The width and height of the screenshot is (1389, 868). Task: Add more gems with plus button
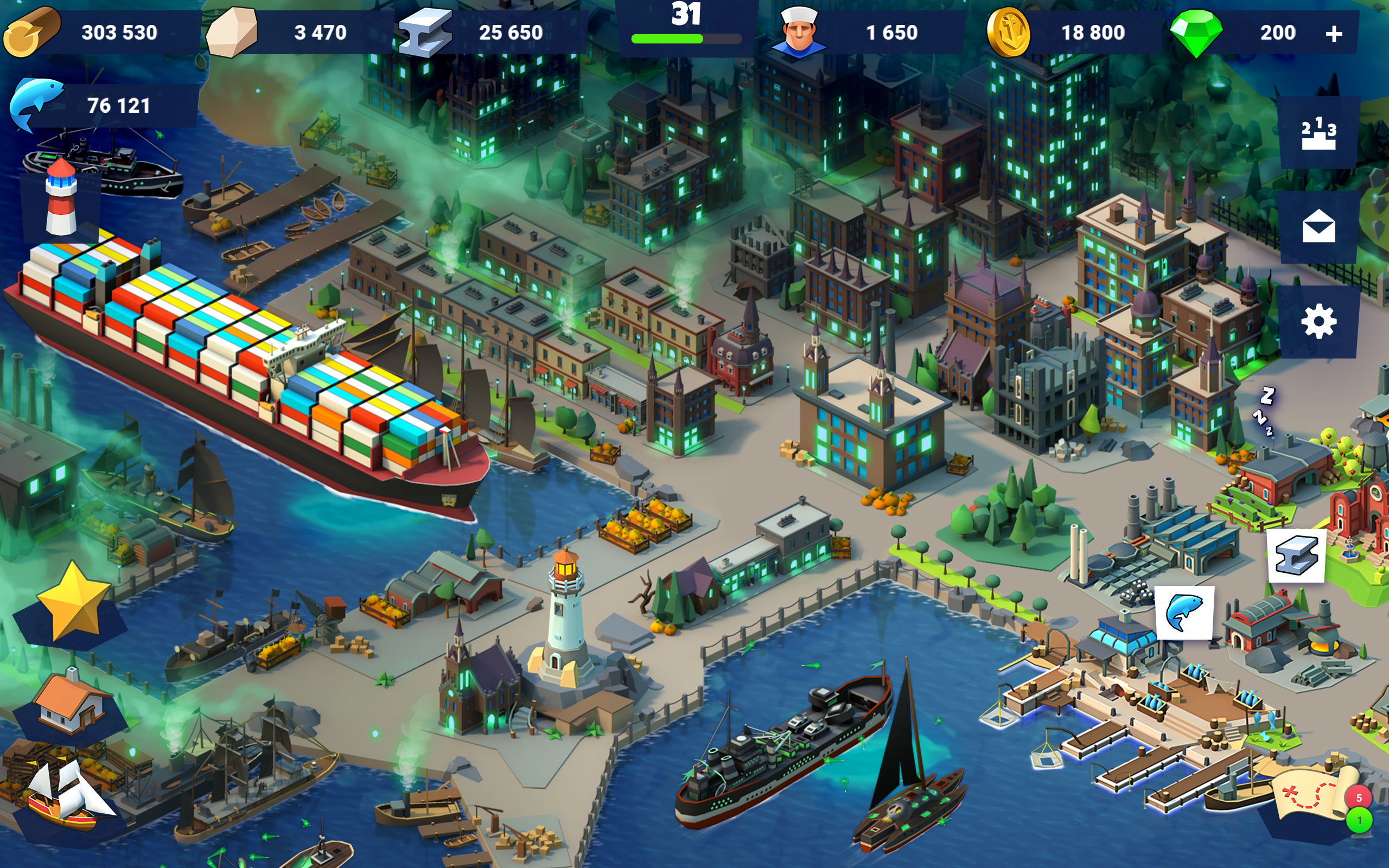point(1334,33)
